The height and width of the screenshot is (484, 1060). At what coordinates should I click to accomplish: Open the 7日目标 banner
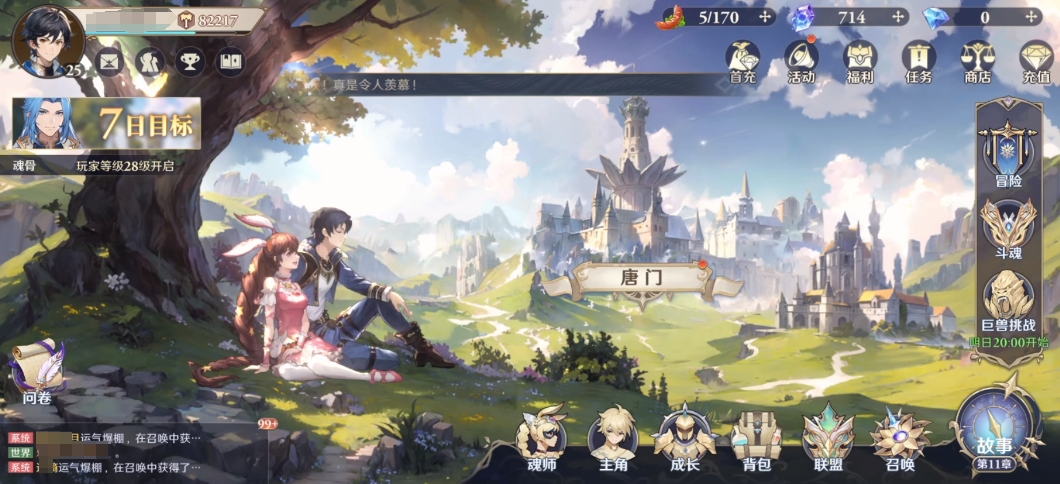point(107,127)
